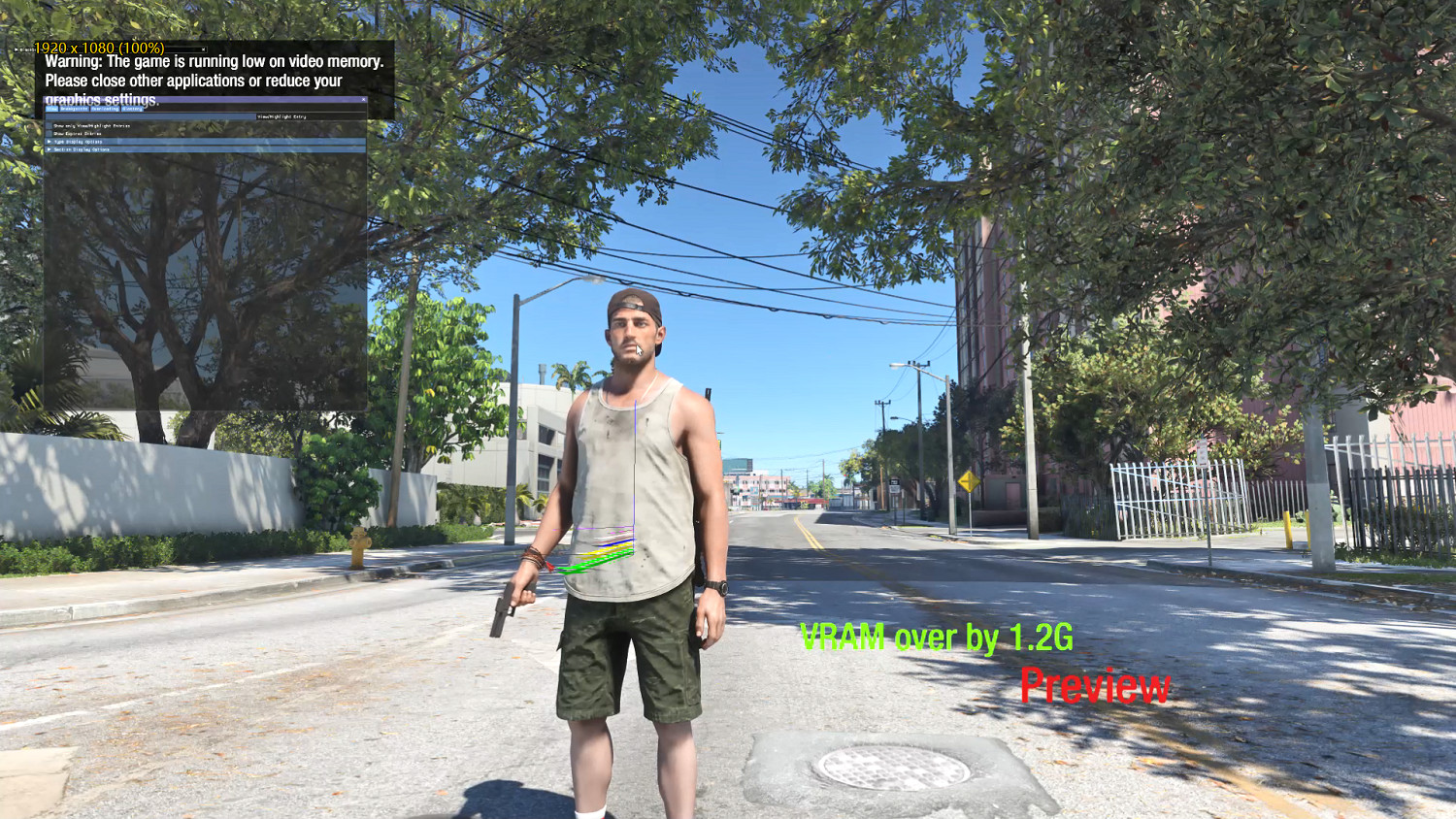Click the arrow icon beside Section Display Options
1456x819 pixels.
[x=49, y=149]
